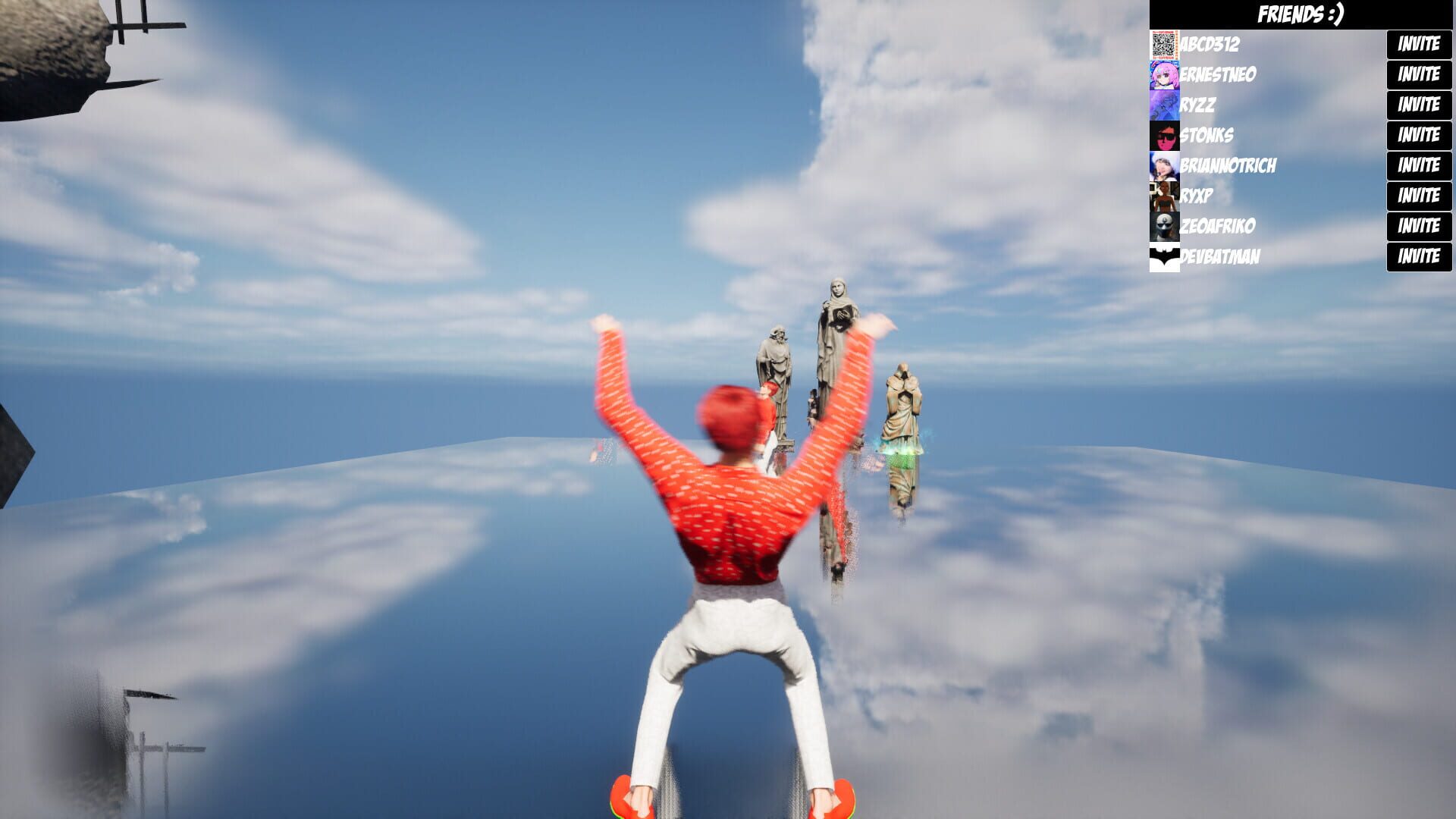Click RYZZ's purple avatar icon
The width and height of the screenshot is (1456, 819).
pyautogui.click(x=1164, y=105)
